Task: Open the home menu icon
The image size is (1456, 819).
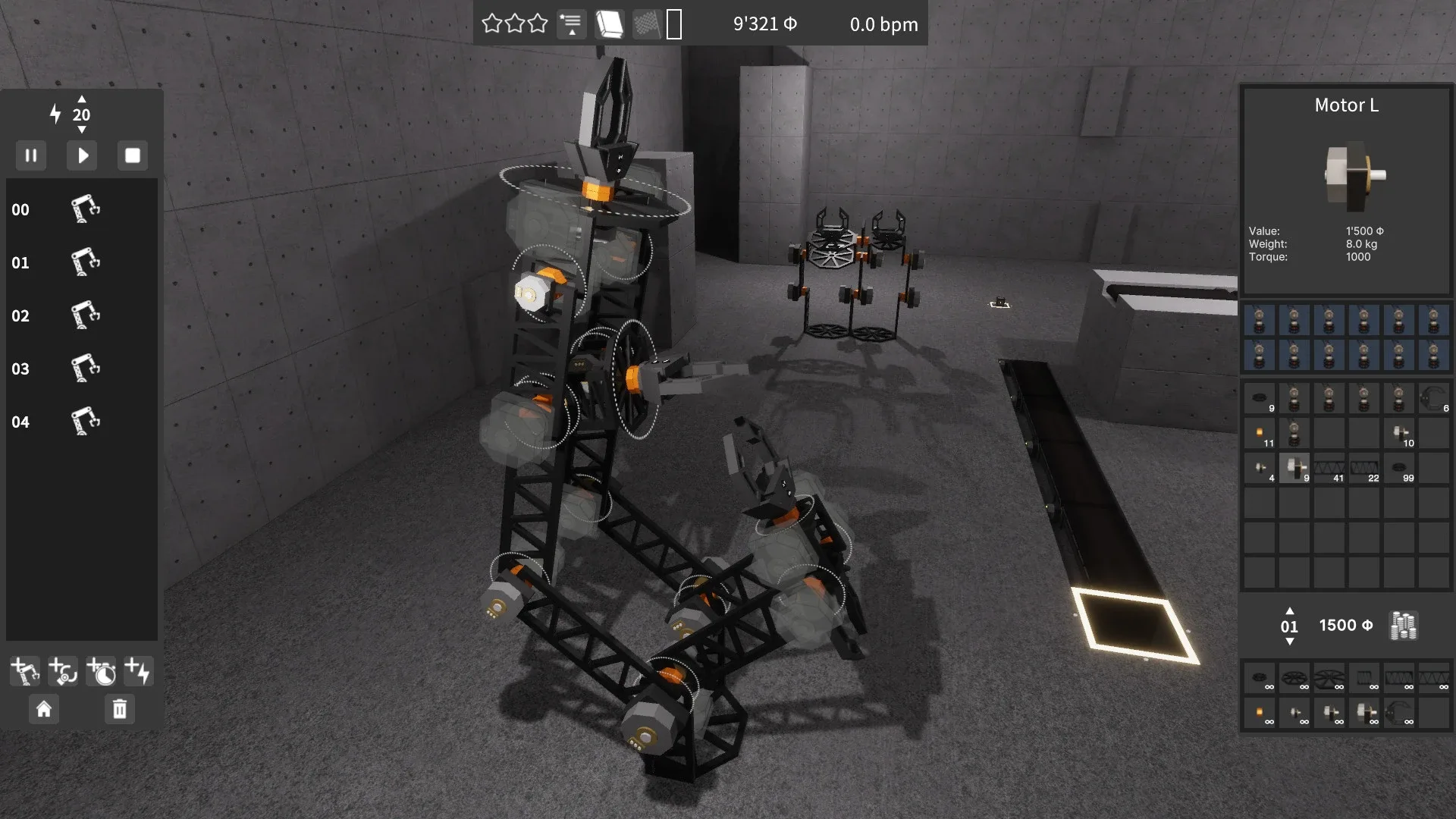Action: (x=44, y=709)
